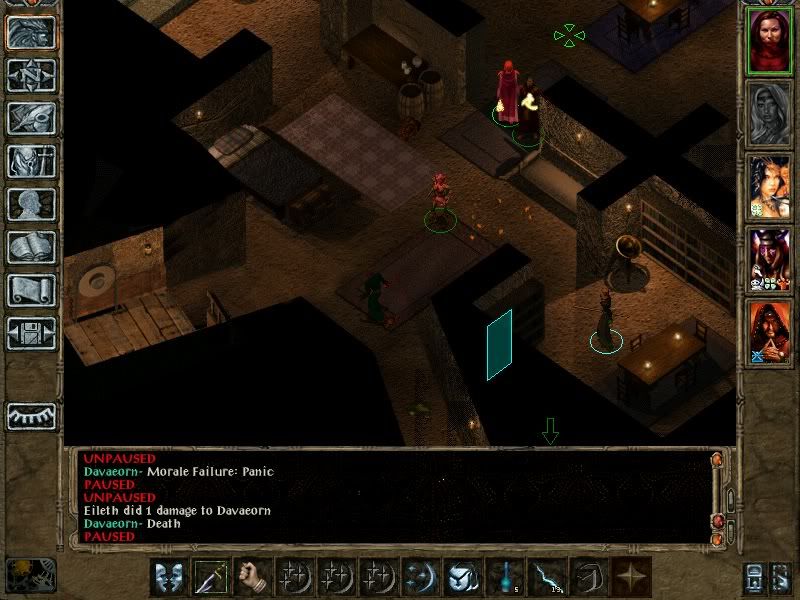Open the options floppy disk menu

click(32, 333)
